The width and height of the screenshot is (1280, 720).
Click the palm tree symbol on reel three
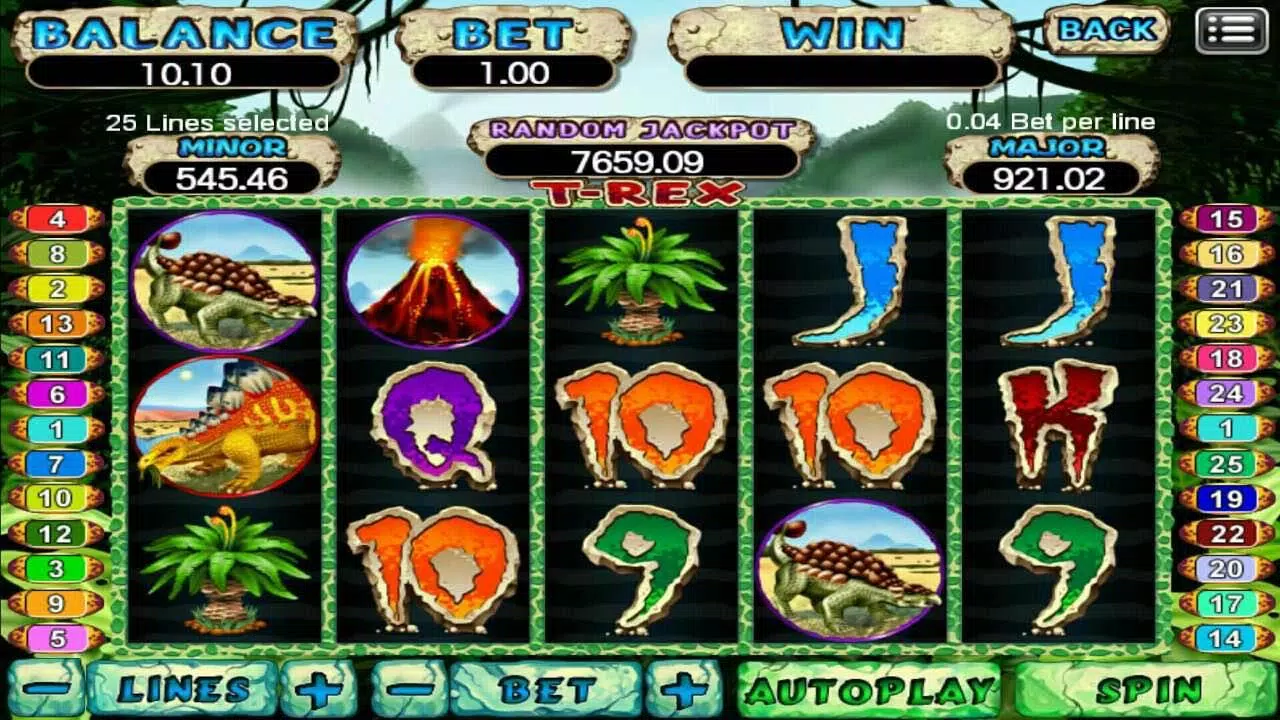[638, 279]
